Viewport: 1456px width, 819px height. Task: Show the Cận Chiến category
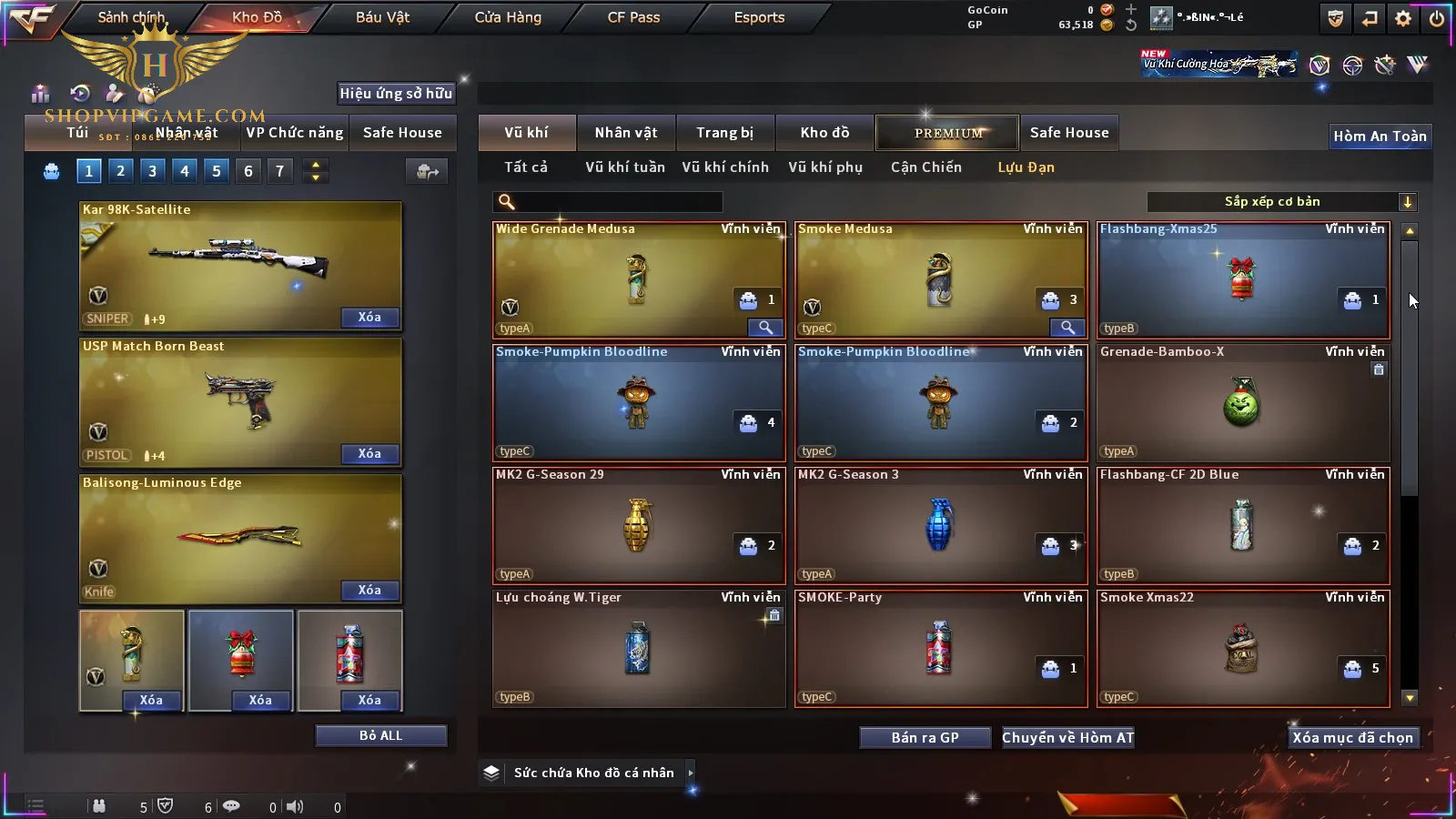[925, 167]
